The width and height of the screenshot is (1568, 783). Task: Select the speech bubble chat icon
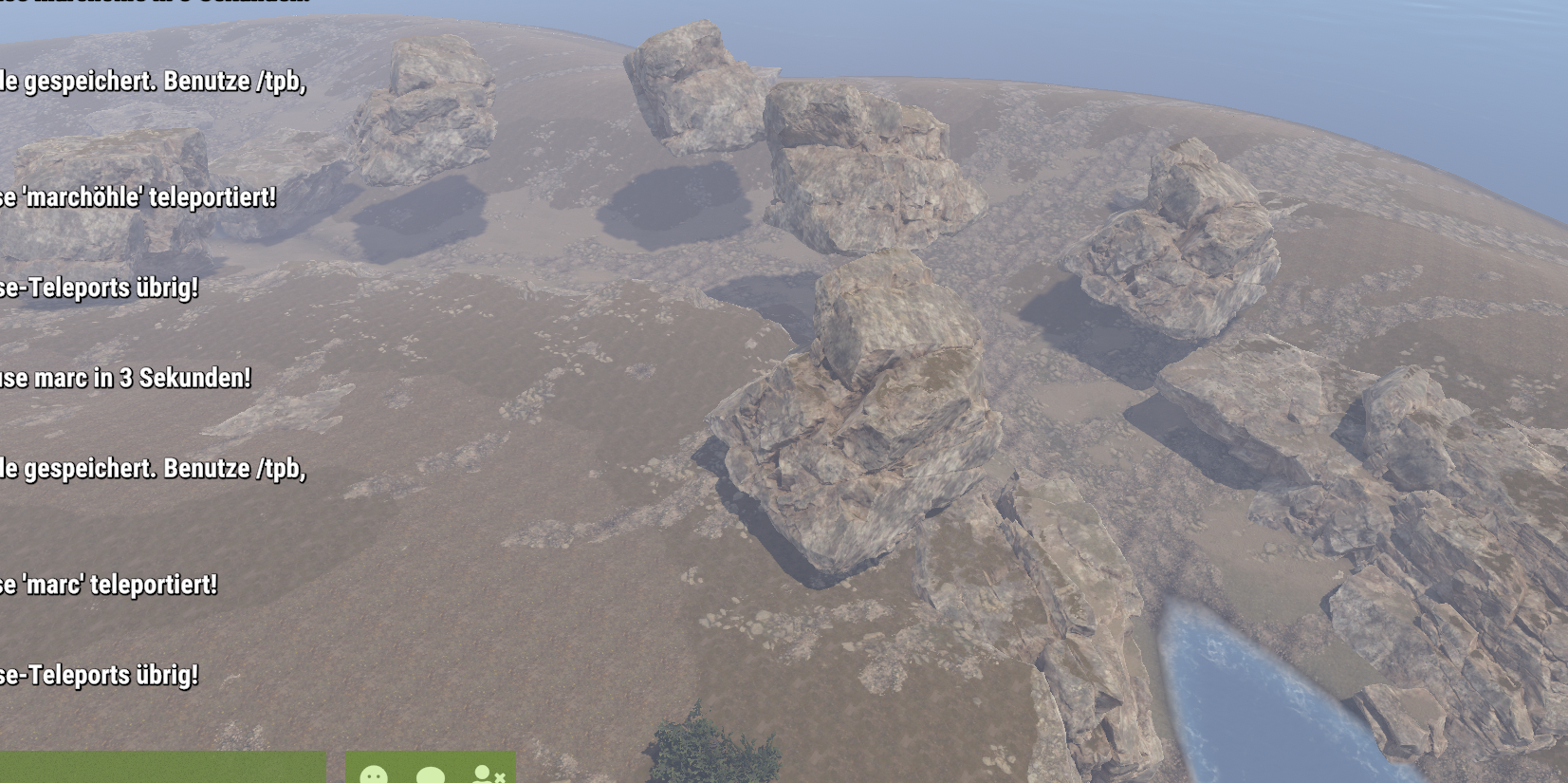431,774
